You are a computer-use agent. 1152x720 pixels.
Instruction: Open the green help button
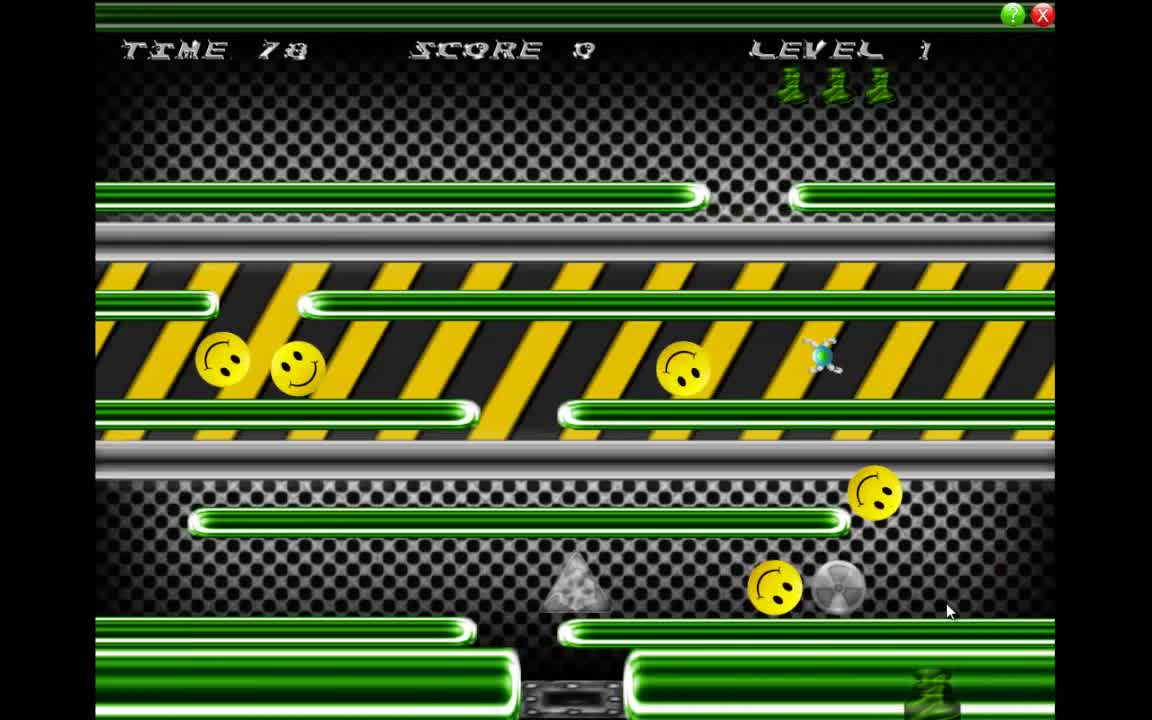1013,15
